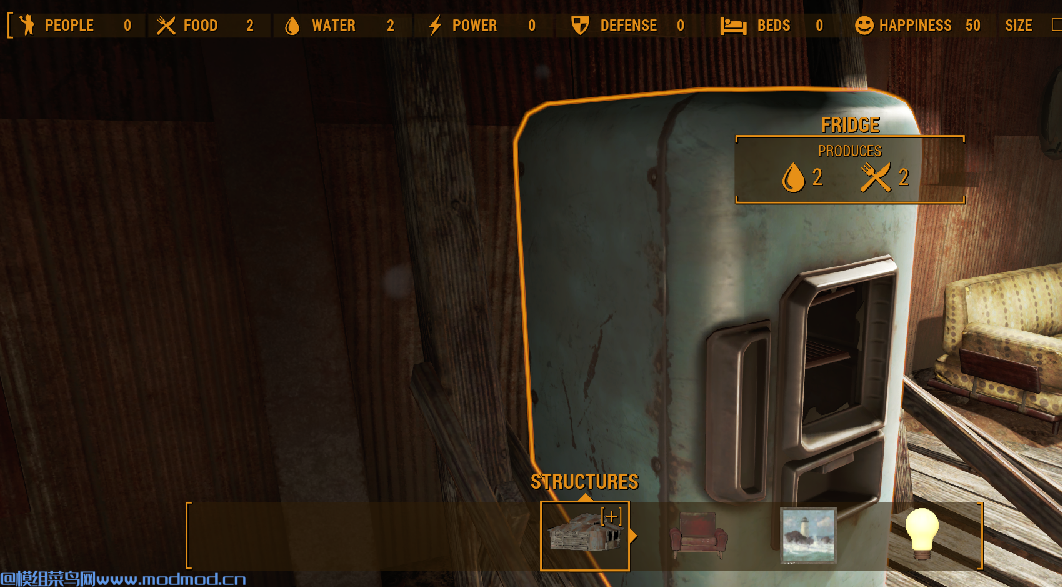Viewport: 1062px width, 587px height.
Task: Open the lighthouse painting decorations category
Action: [x=808, y=535]
